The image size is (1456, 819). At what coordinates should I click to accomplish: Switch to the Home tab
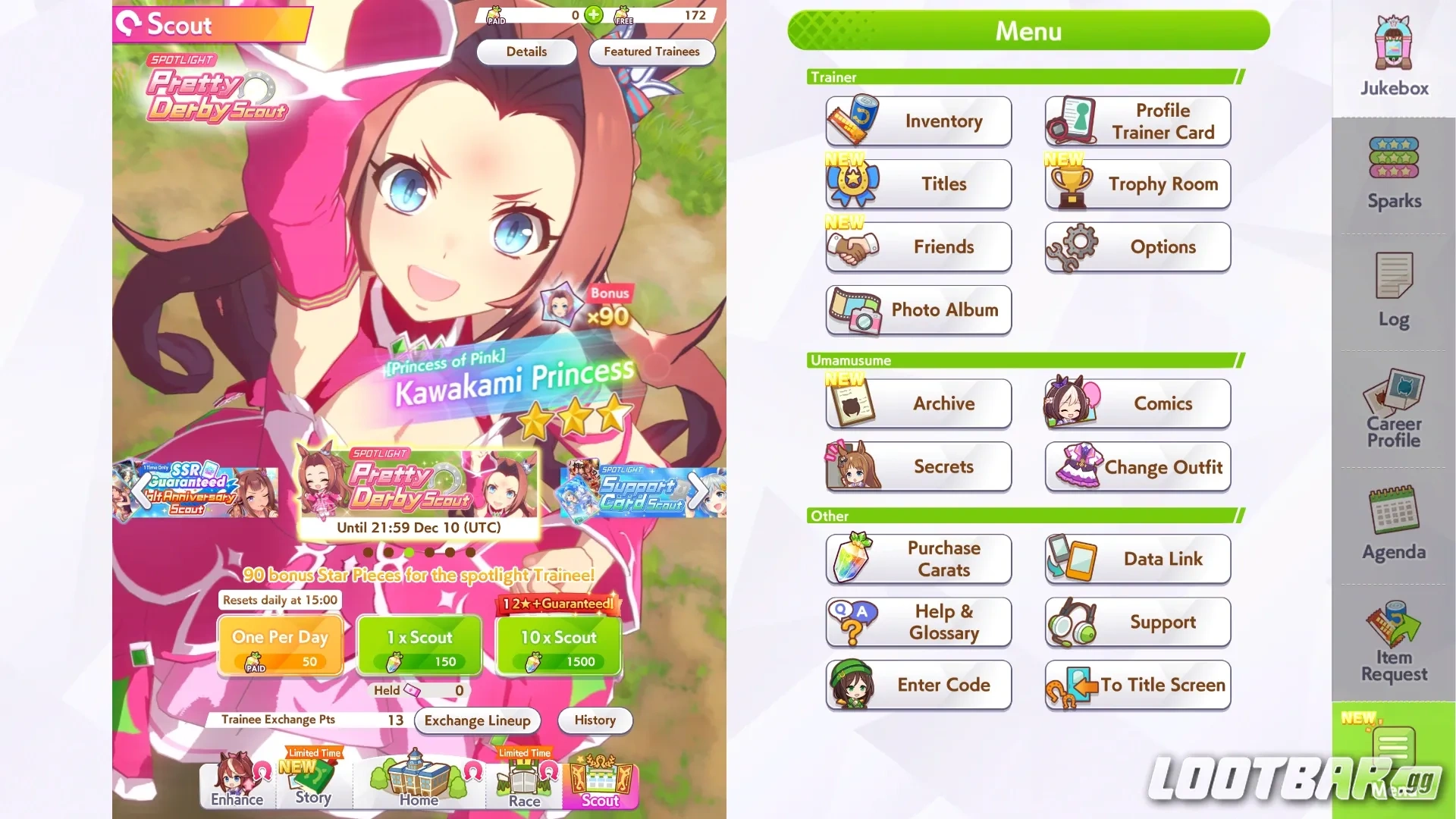pyautogui.click(x=418, y=781)
